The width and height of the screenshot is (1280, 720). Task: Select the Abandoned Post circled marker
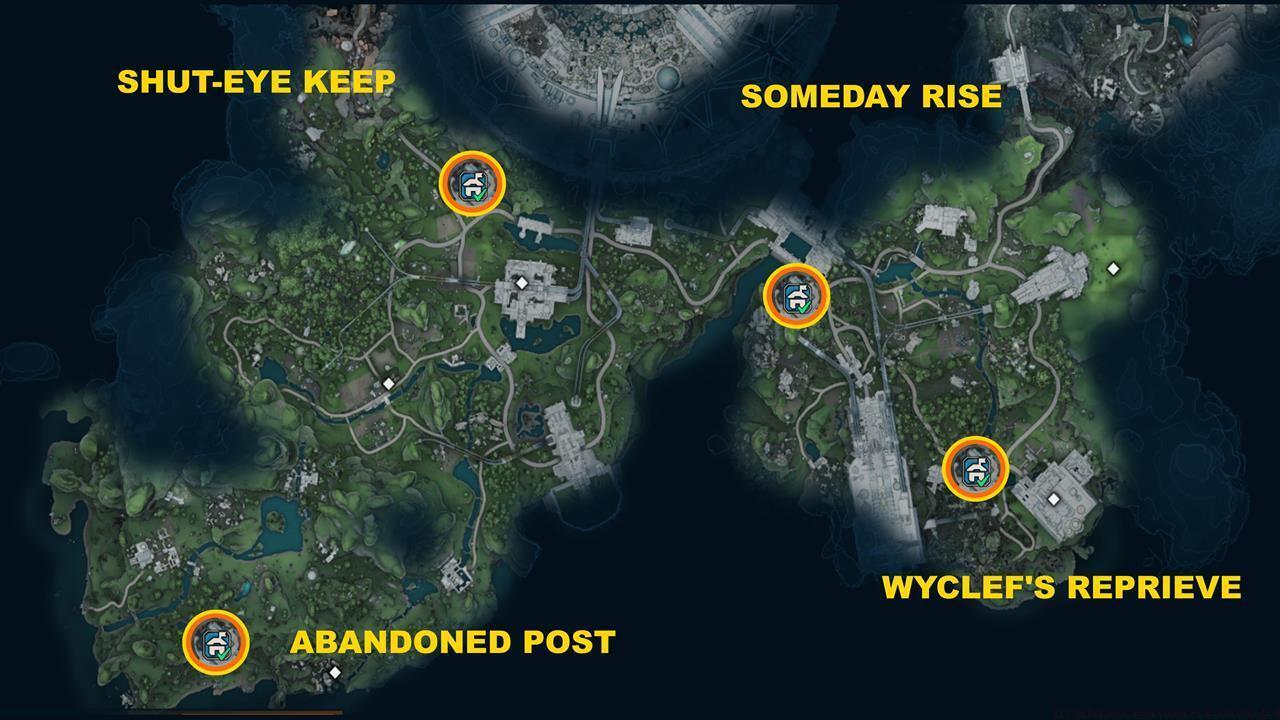click(x=218, y=640)
